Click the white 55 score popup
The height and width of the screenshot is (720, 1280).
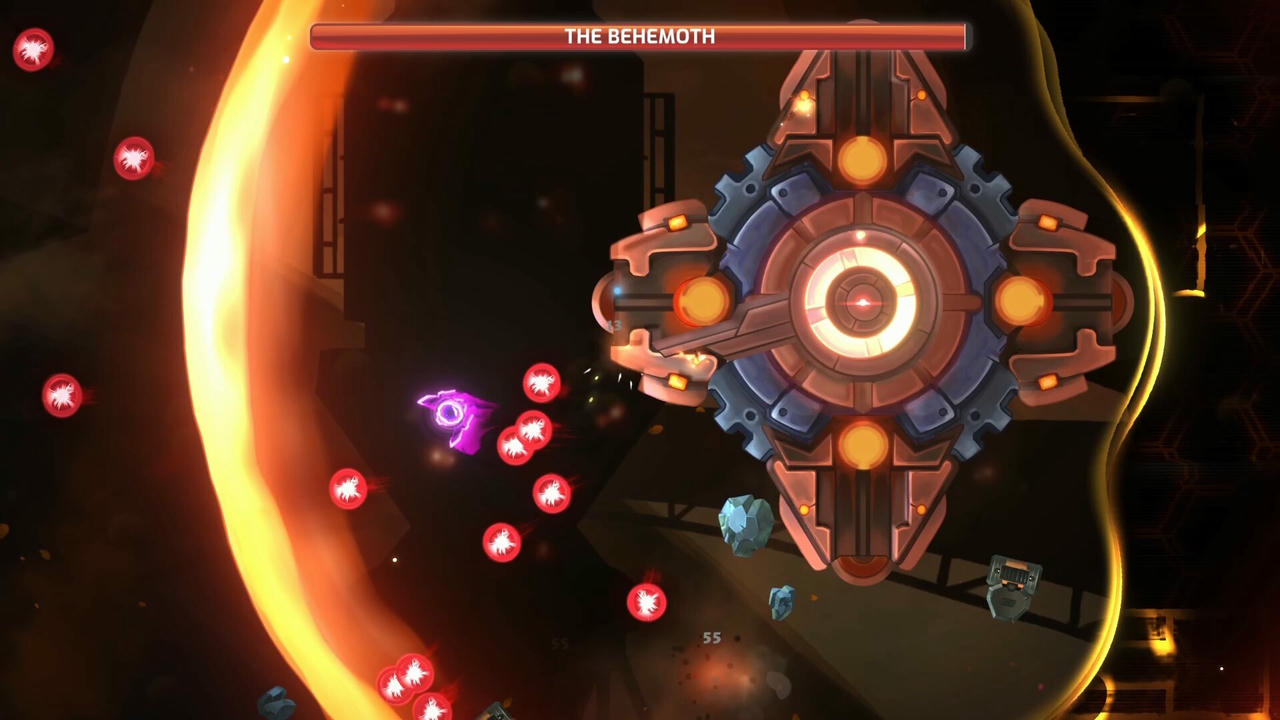712,637
